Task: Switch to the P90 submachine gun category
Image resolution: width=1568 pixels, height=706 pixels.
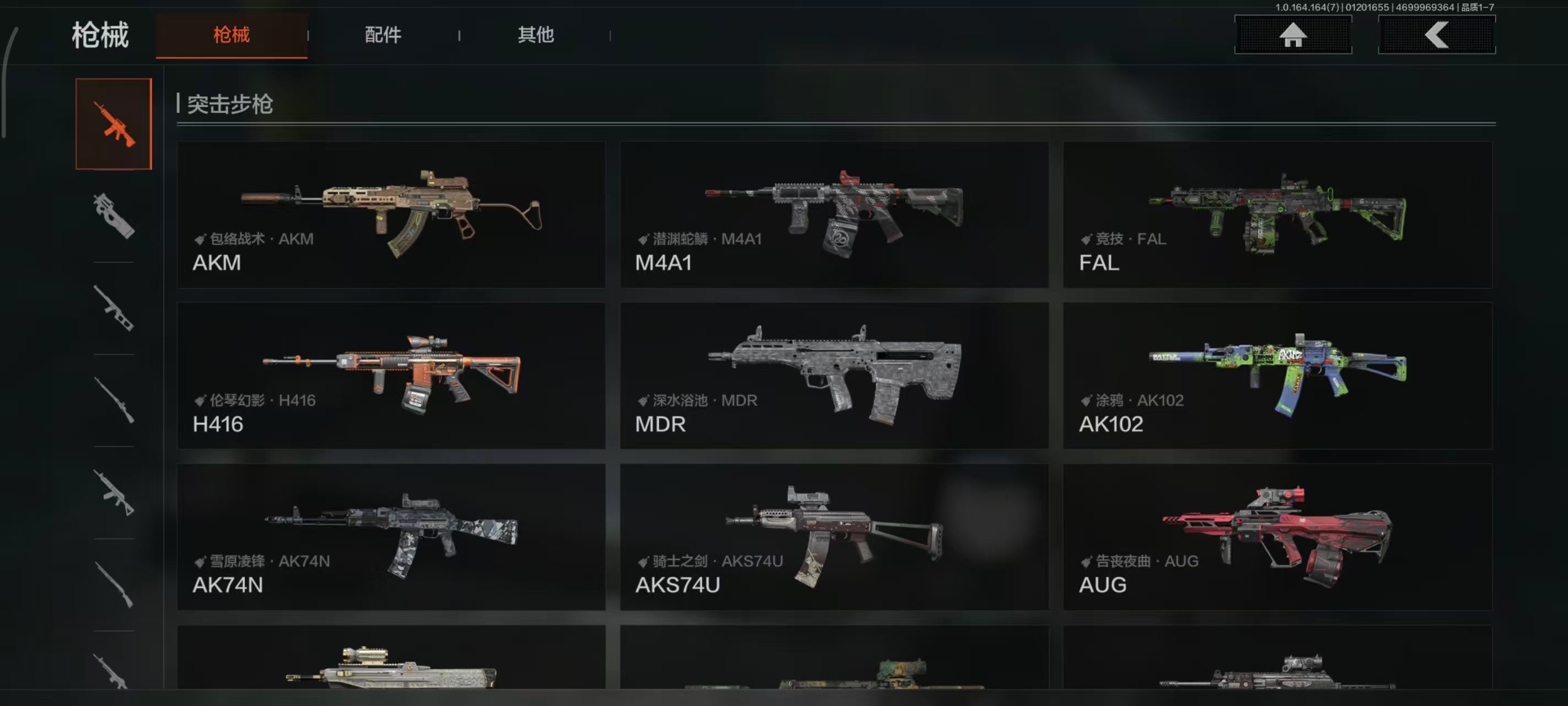Action: [114, 216]
